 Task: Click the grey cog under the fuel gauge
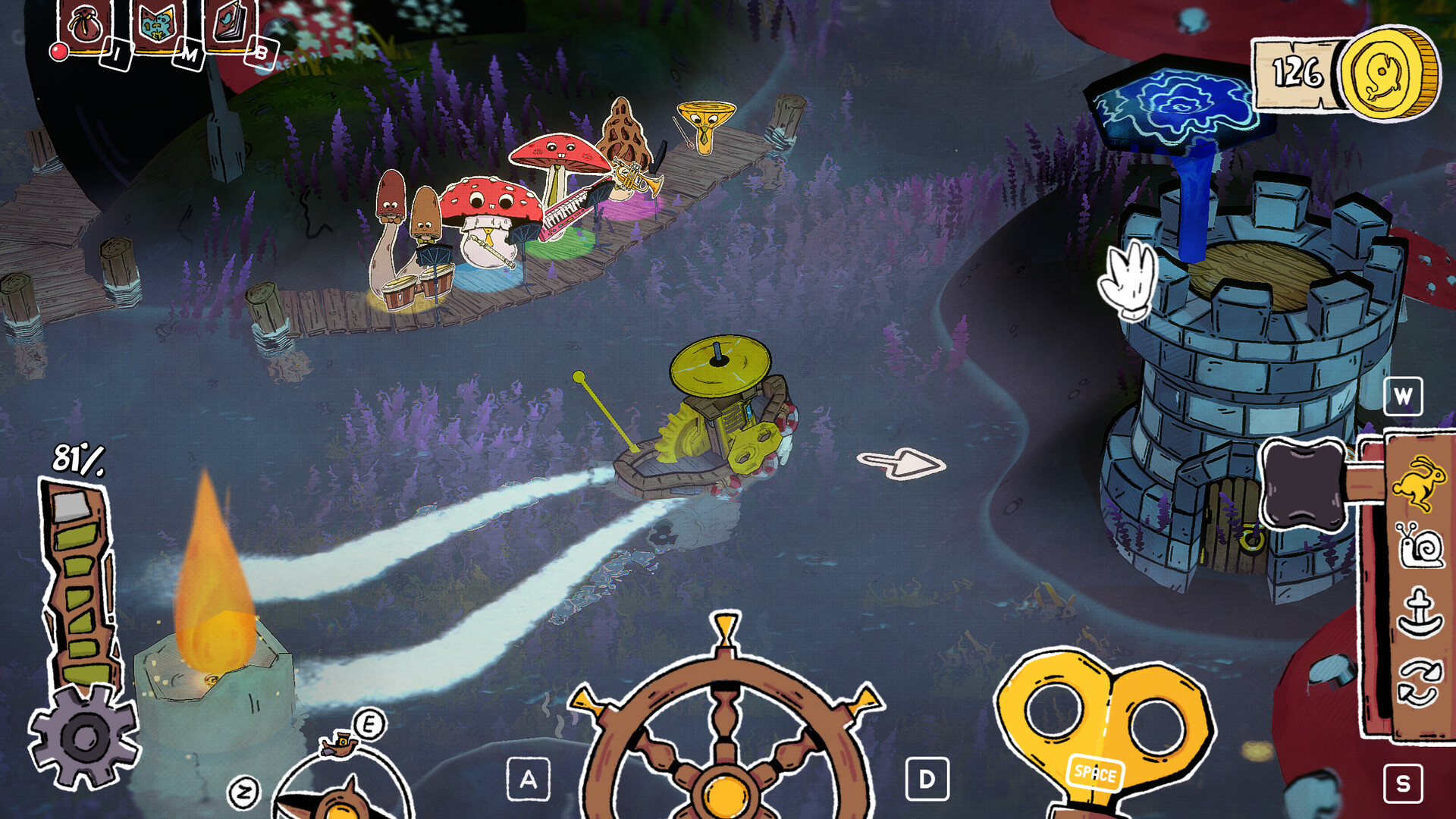click(83, 736)
